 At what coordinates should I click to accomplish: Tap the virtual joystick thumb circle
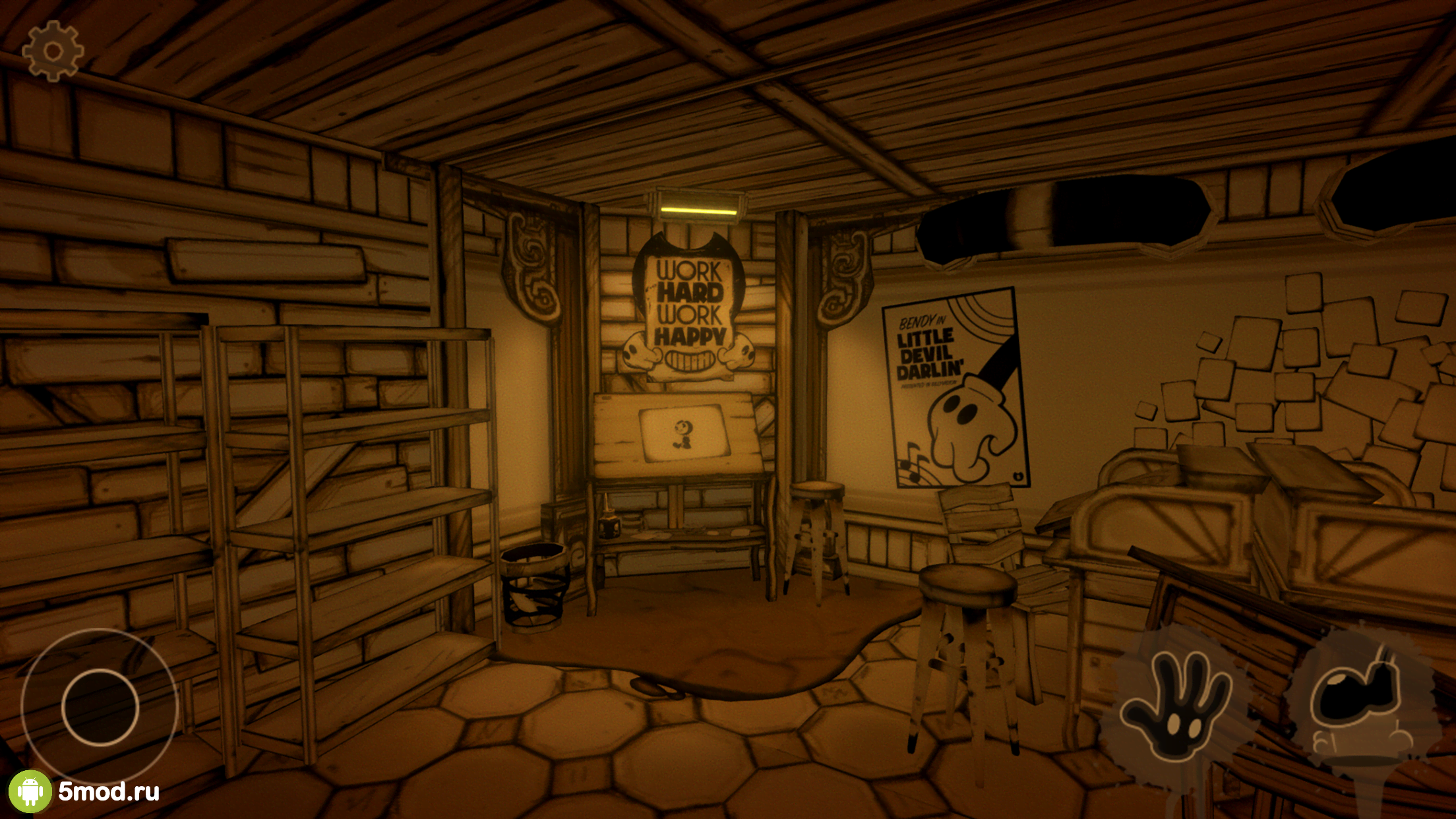[100, 708]
